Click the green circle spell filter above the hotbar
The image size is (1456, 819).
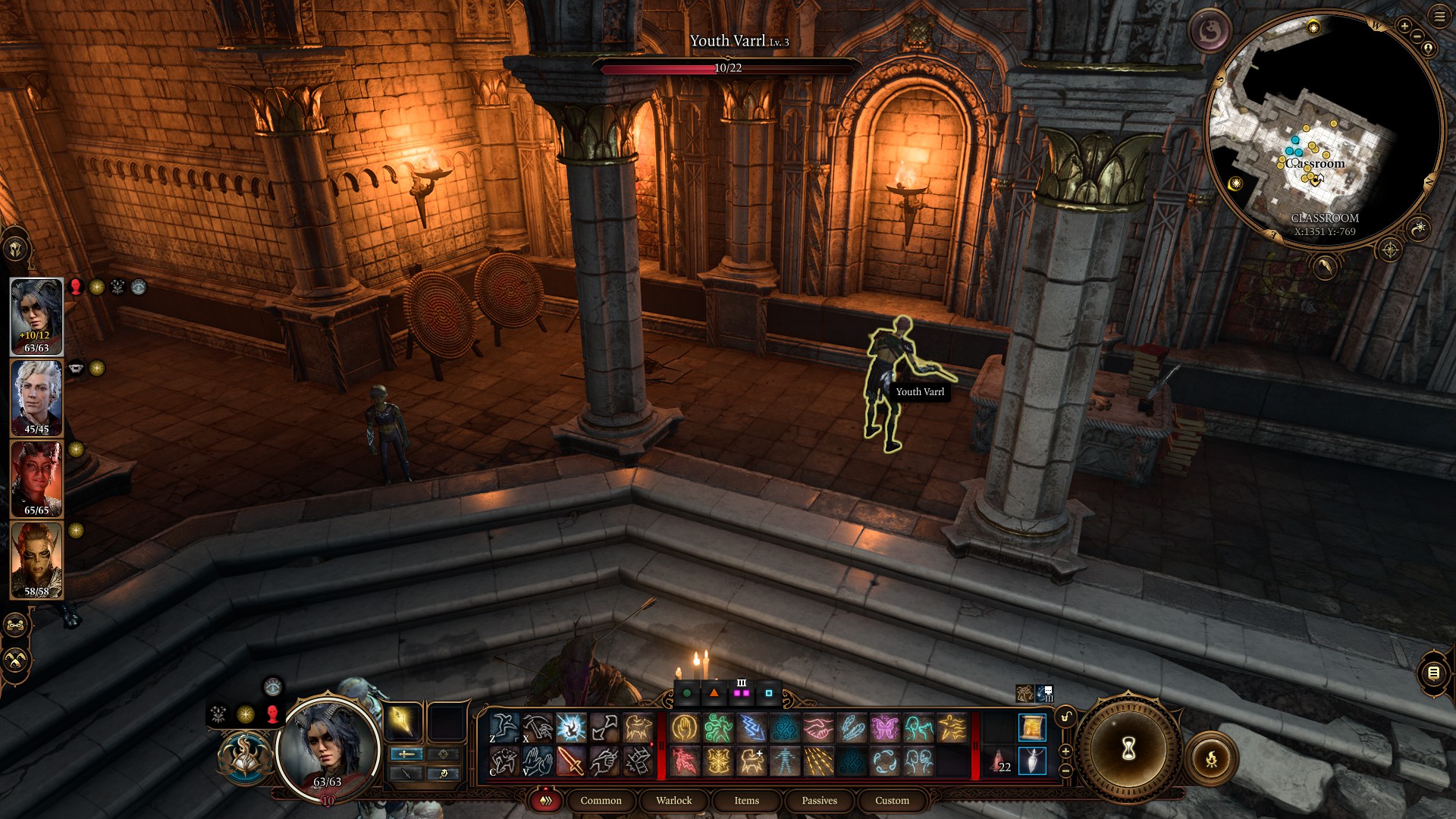click(687, 692)
